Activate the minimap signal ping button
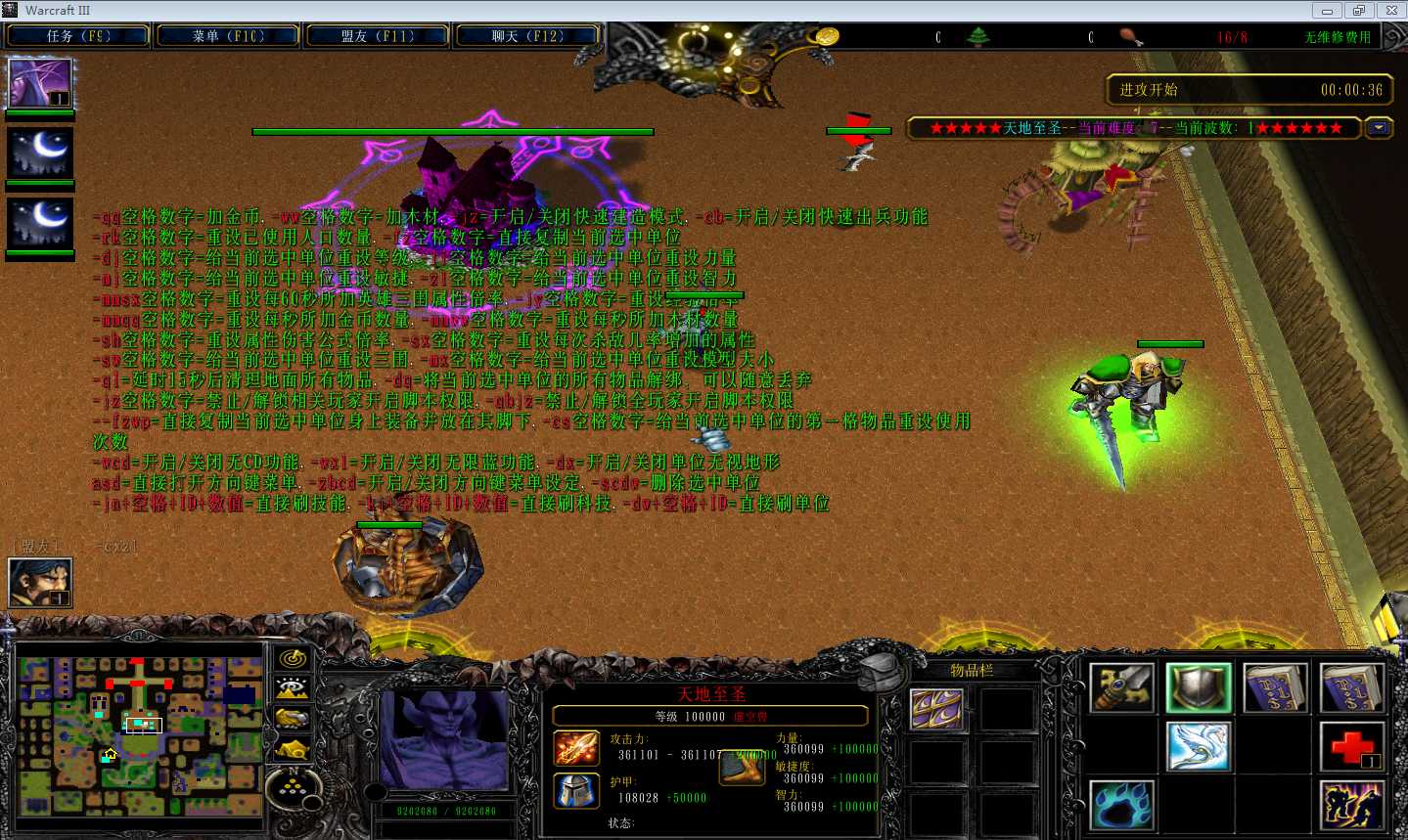1408x840 pixels. click(292, 659)
